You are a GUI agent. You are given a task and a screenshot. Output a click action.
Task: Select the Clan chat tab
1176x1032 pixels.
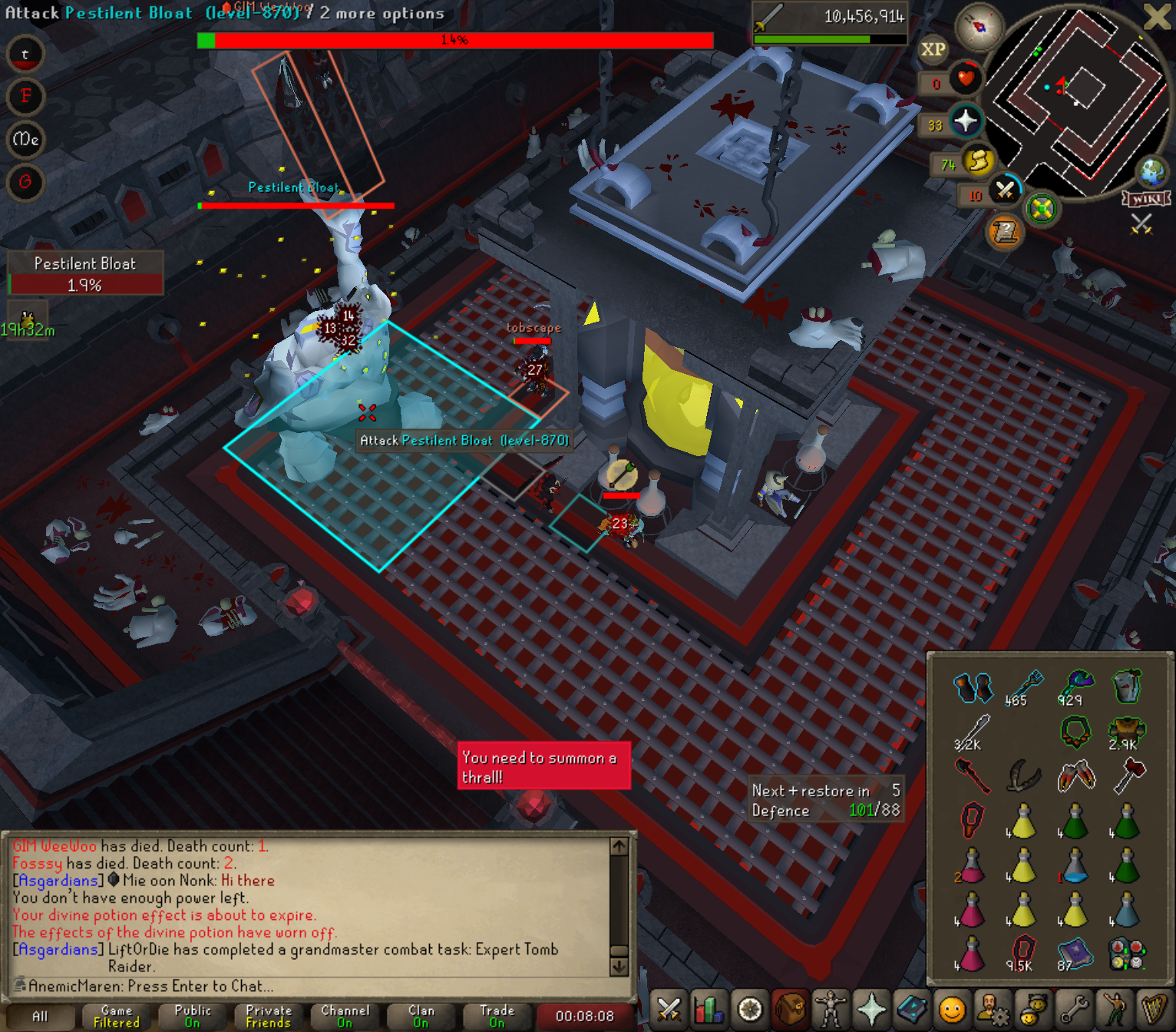pyautogui.click(x=421, y=1017)
